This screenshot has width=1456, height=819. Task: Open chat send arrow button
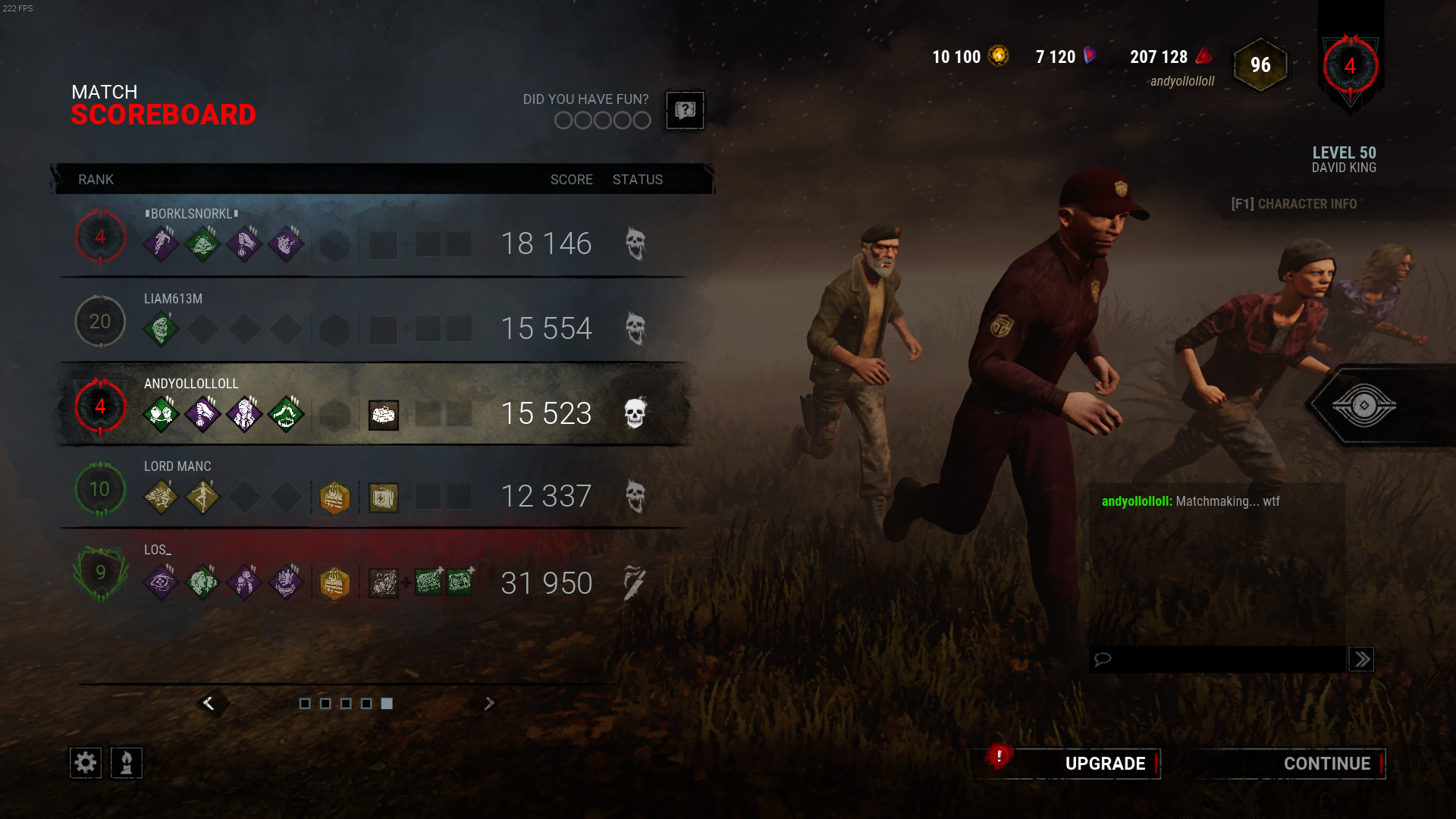[x=1361, y=659]
